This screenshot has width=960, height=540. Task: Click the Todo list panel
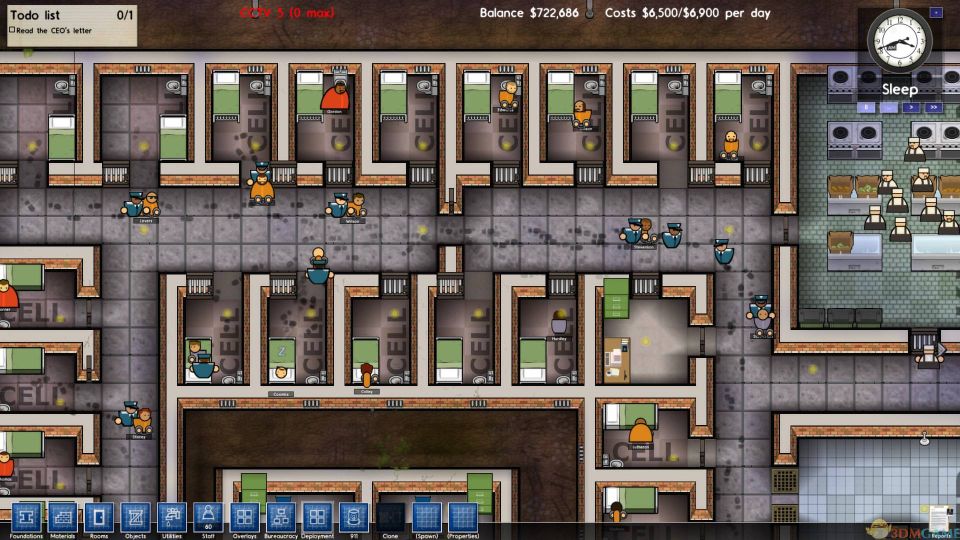point(69,22)
